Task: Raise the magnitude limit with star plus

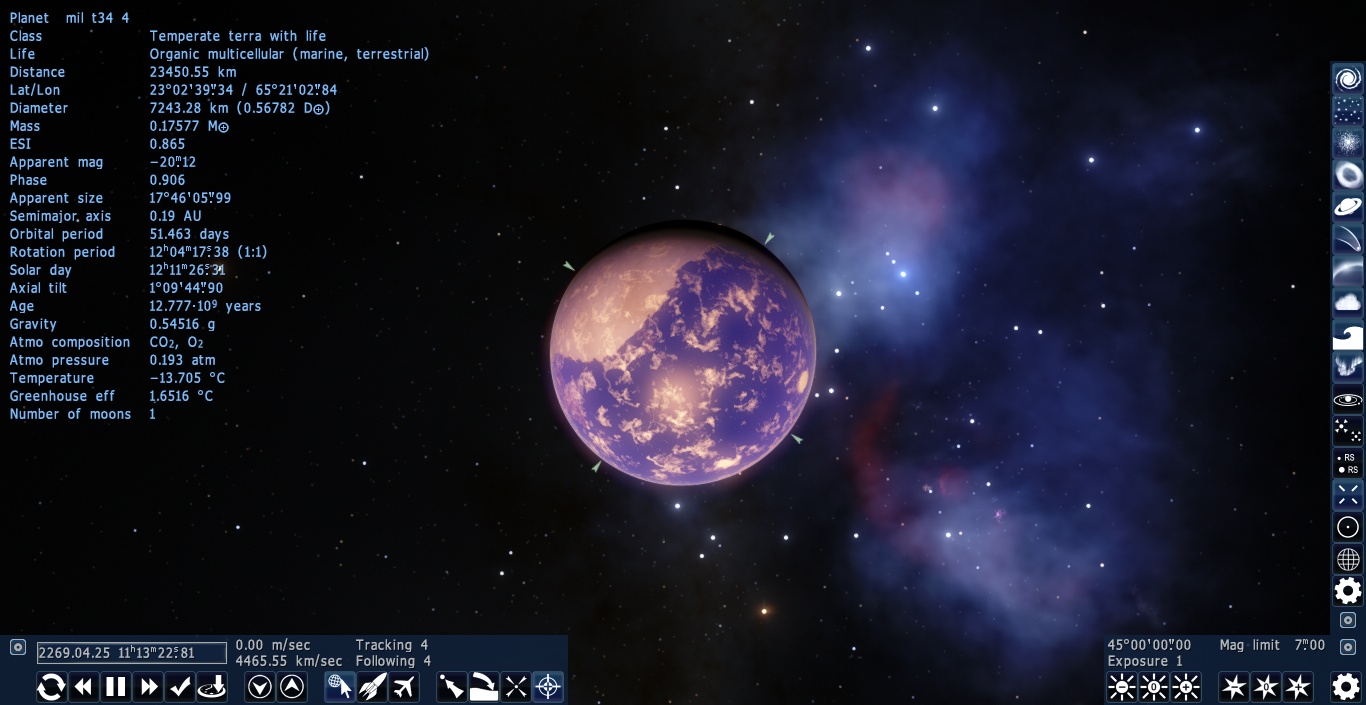Action: point(1298,687)
